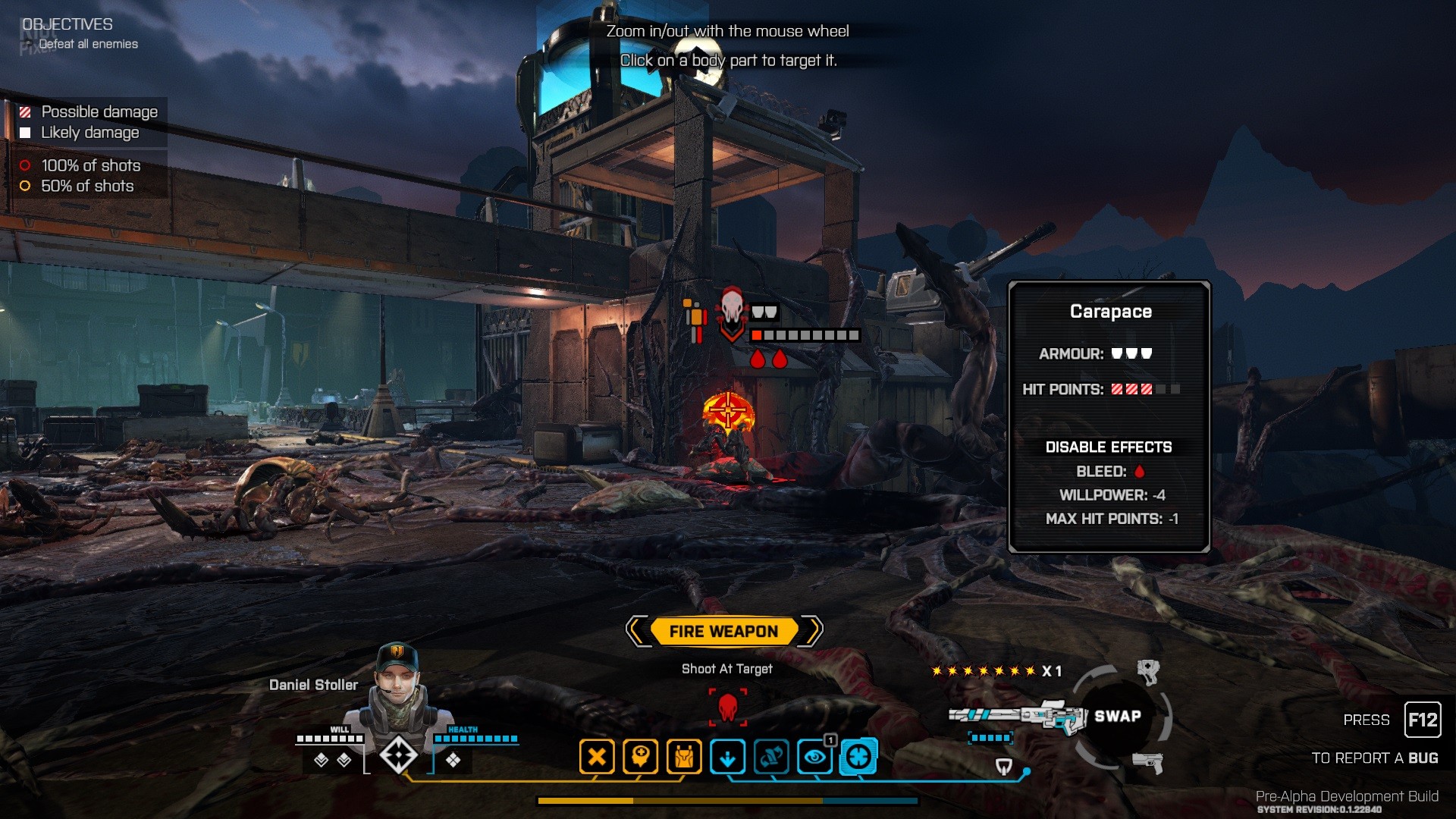Click the equipped rifle weapon image
Image resolution: width=1456 pixels, height=819 pixels.
(1018, 715)
